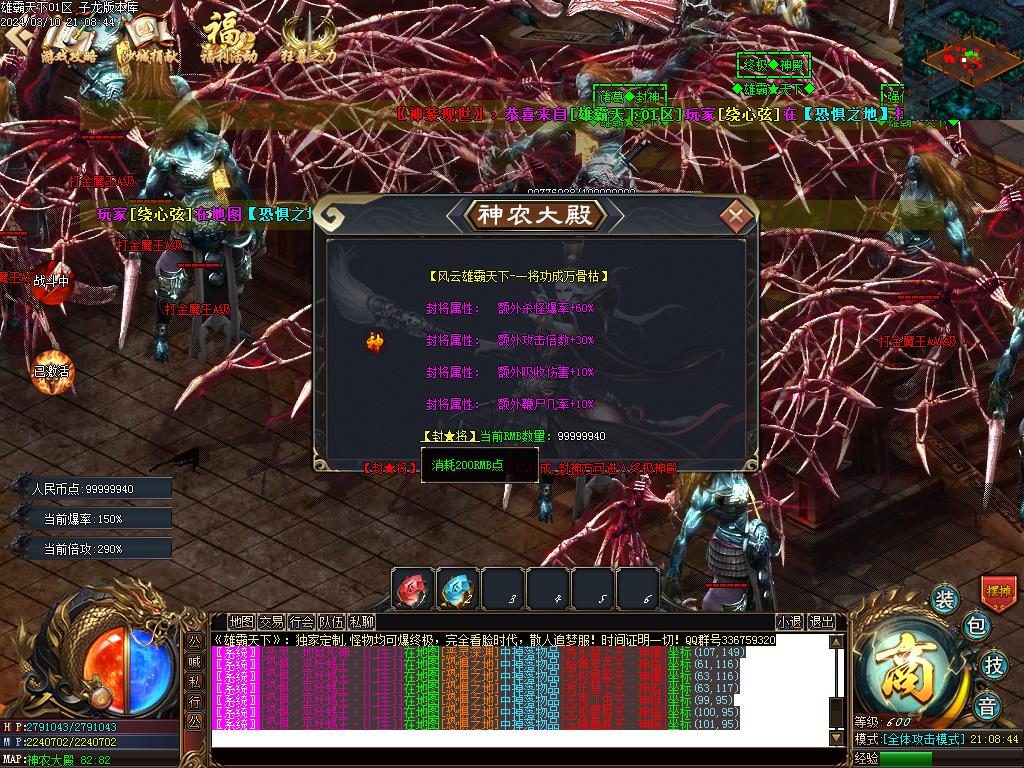Open the 包 bag round button
Viewport: 1024px width, 768px height.
point(977,627)
